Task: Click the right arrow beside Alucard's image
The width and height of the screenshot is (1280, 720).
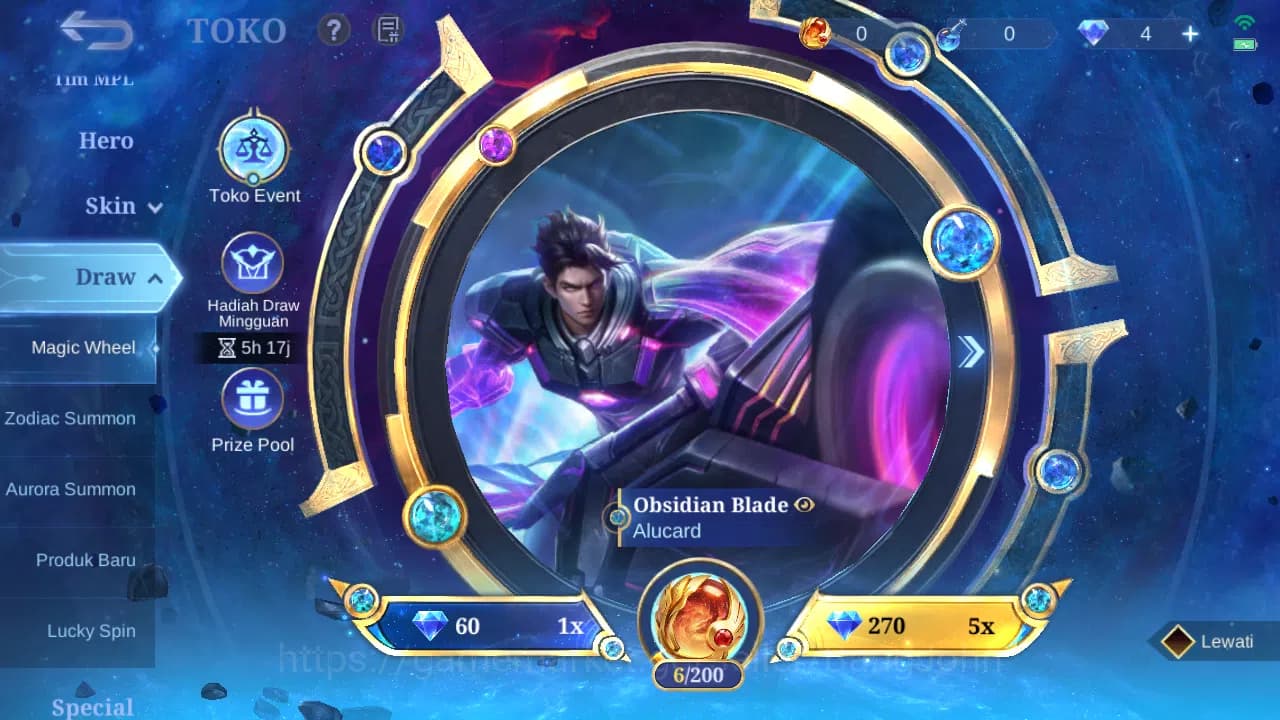Action: 969,352
